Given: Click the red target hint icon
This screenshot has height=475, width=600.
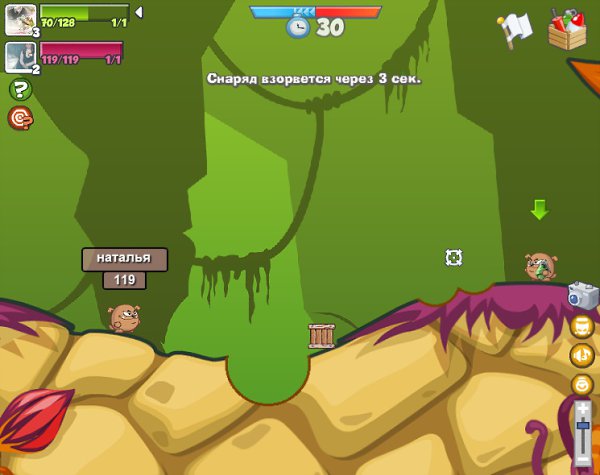Looking at the screenshot, I should (x=20, y=118).
